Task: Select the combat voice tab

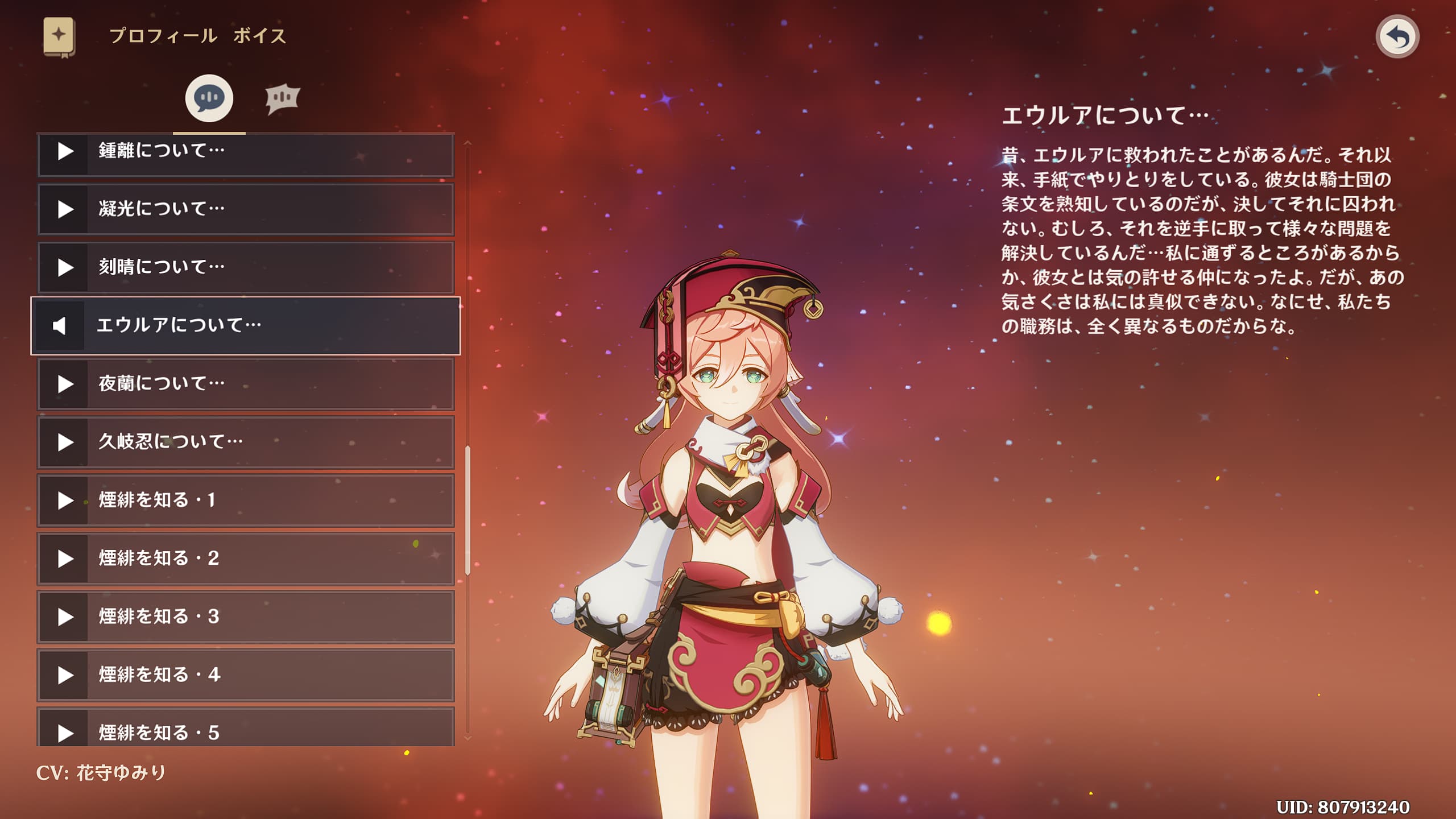Action: [x=282, y=98]
